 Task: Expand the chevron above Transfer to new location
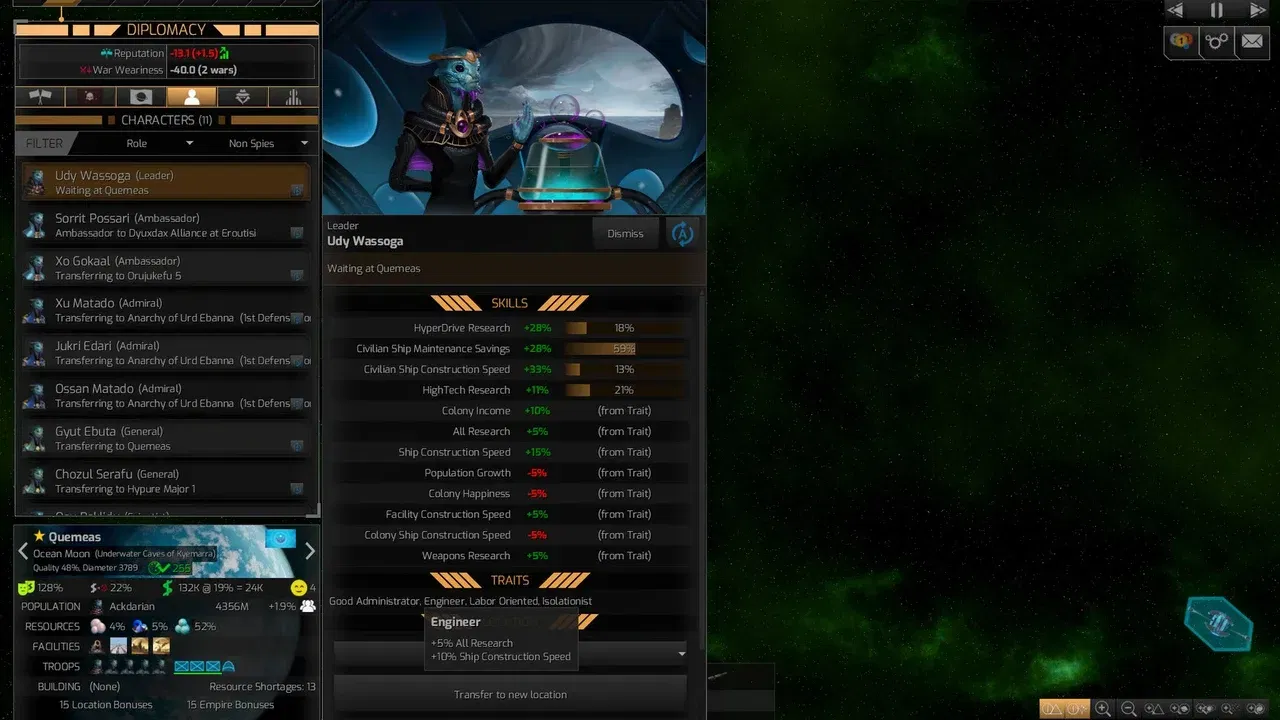click(680, 653)
